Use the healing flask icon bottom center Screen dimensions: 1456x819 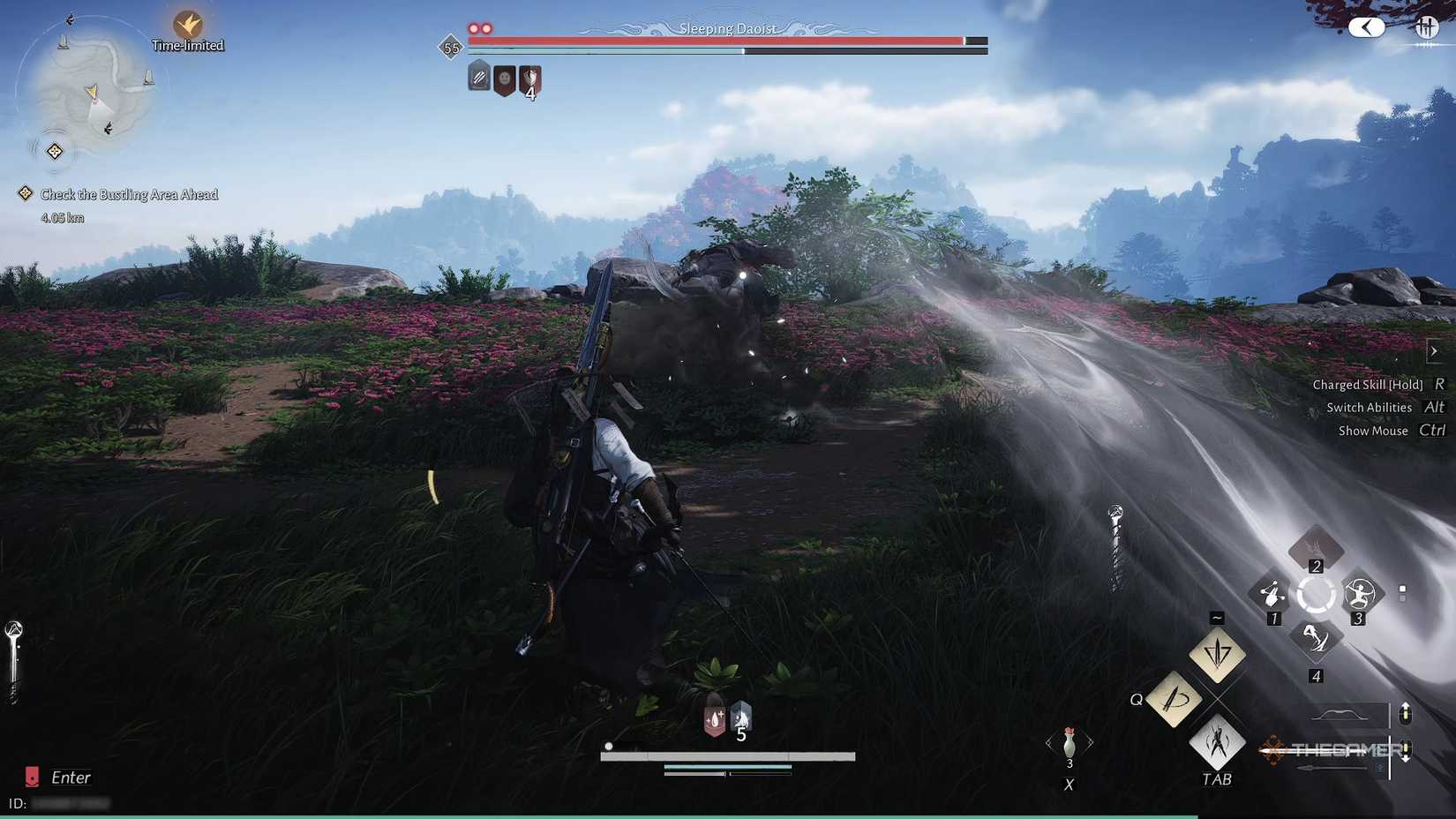coord(713,719)
